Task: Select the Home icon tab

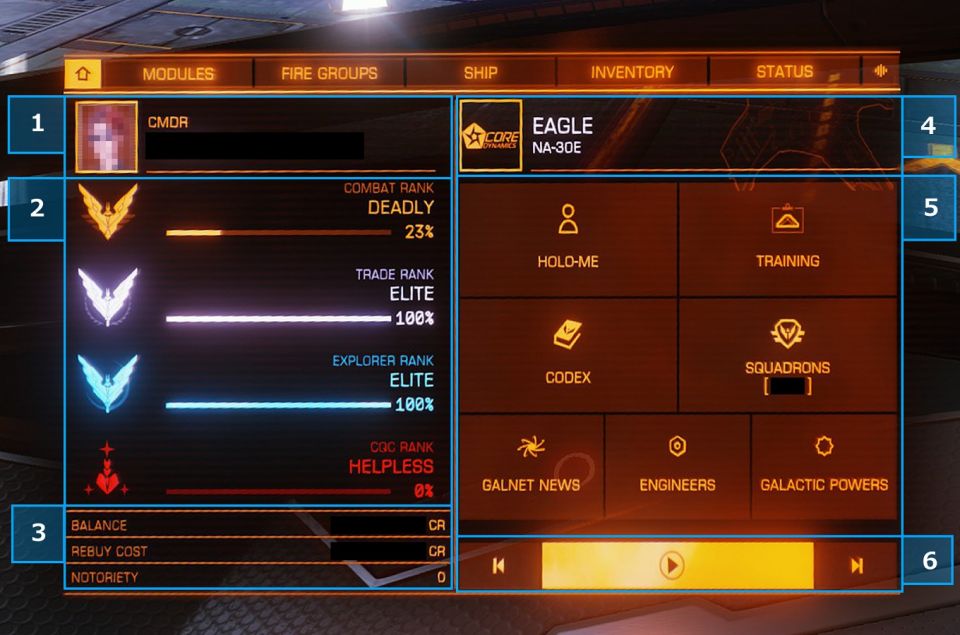Action: click(x=83, y=73)
